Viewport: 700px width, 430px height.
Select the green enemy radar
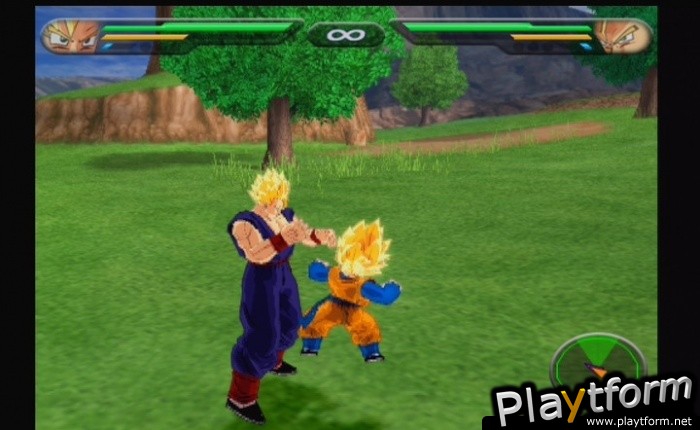pos(598,358)
